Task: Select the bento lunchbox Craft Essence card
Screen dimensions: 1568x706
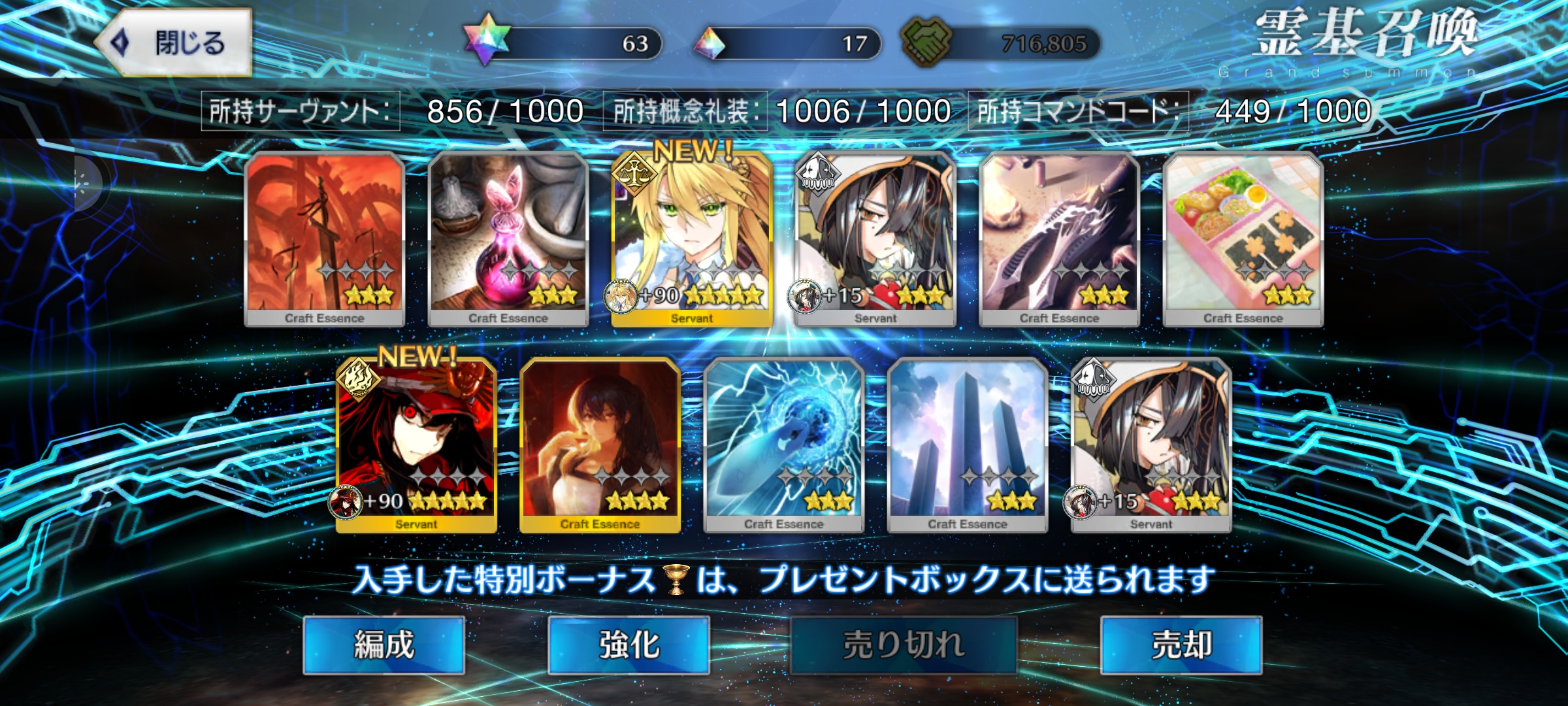Action: click(x=1243, y=239)
